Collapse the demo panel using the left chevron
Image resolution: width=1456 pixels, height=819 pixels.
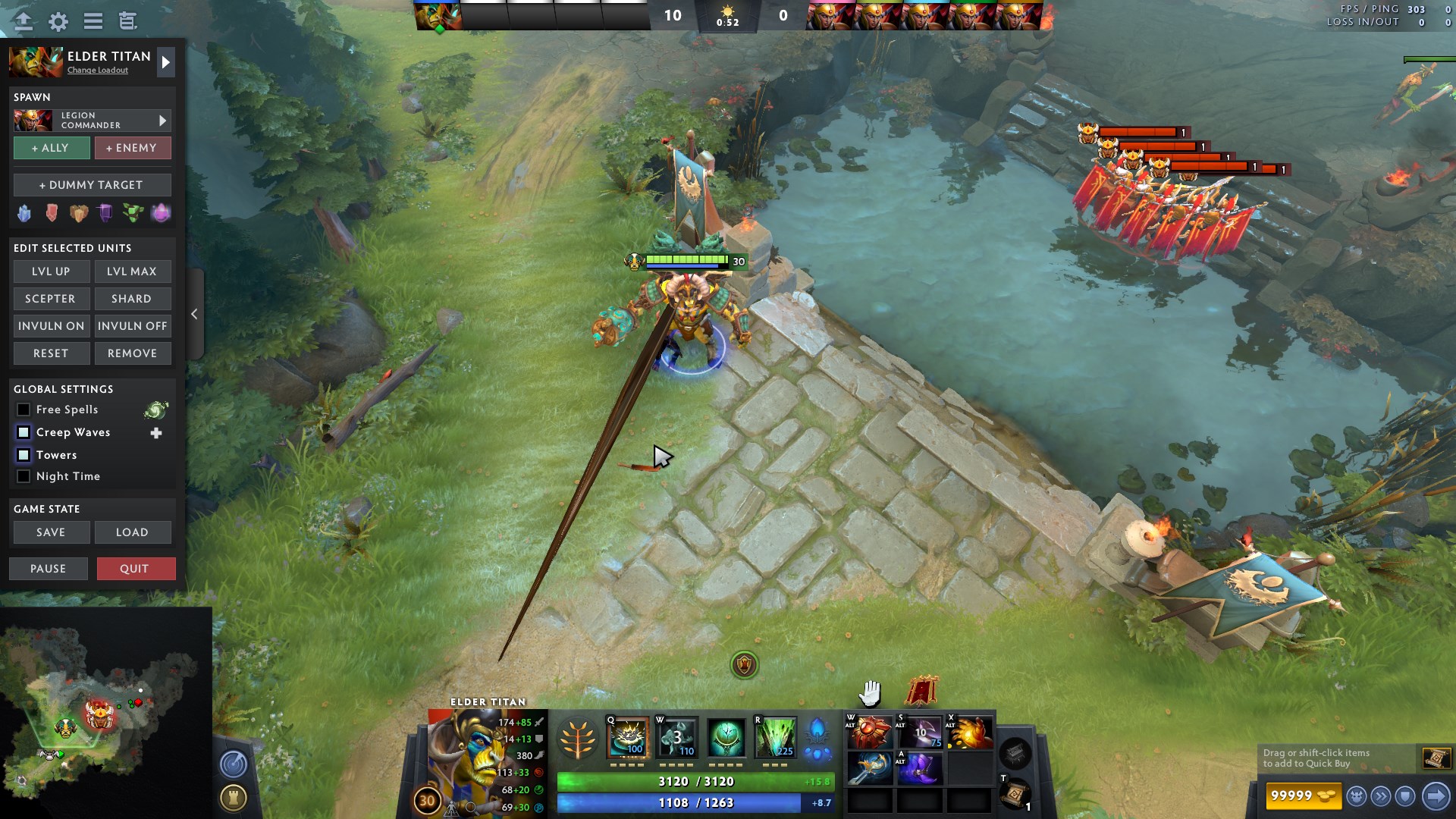coord(194,313)
